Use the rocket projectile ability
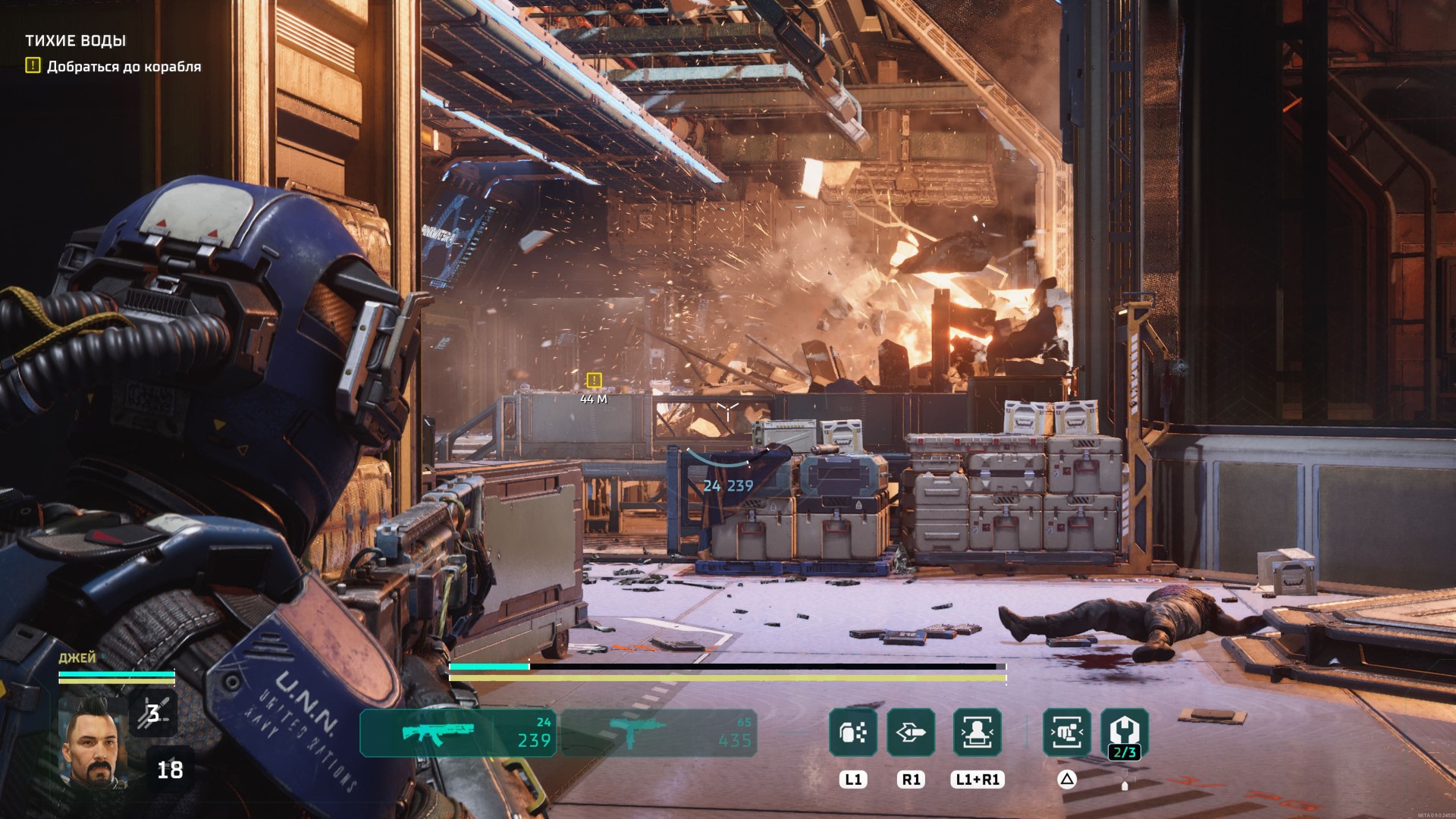 click(x=911, y=732)
